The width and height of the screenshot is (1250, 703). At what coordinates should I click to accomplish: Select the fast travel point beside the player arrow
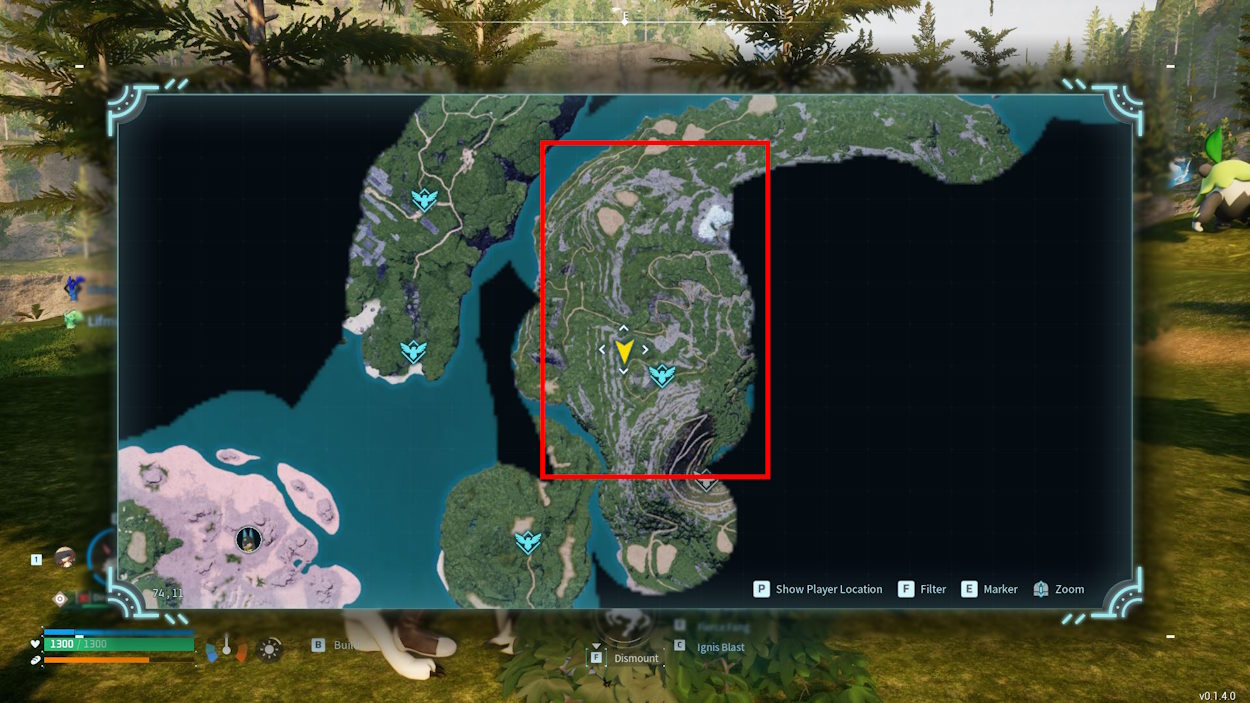point(662,376)
